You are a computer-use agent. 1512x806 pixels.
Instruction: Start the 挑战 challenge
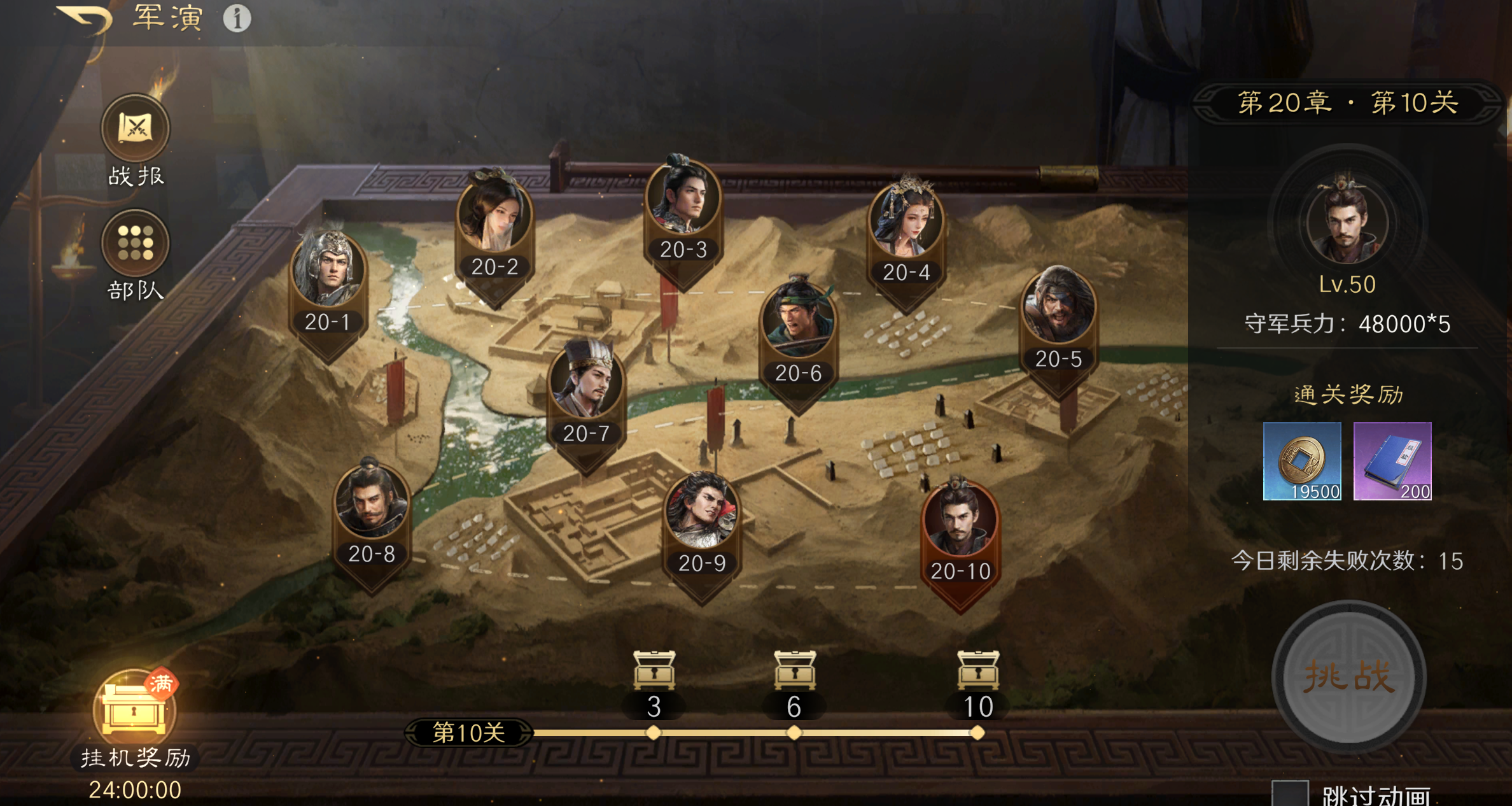pyautogui.click(x=1348, y=677)
